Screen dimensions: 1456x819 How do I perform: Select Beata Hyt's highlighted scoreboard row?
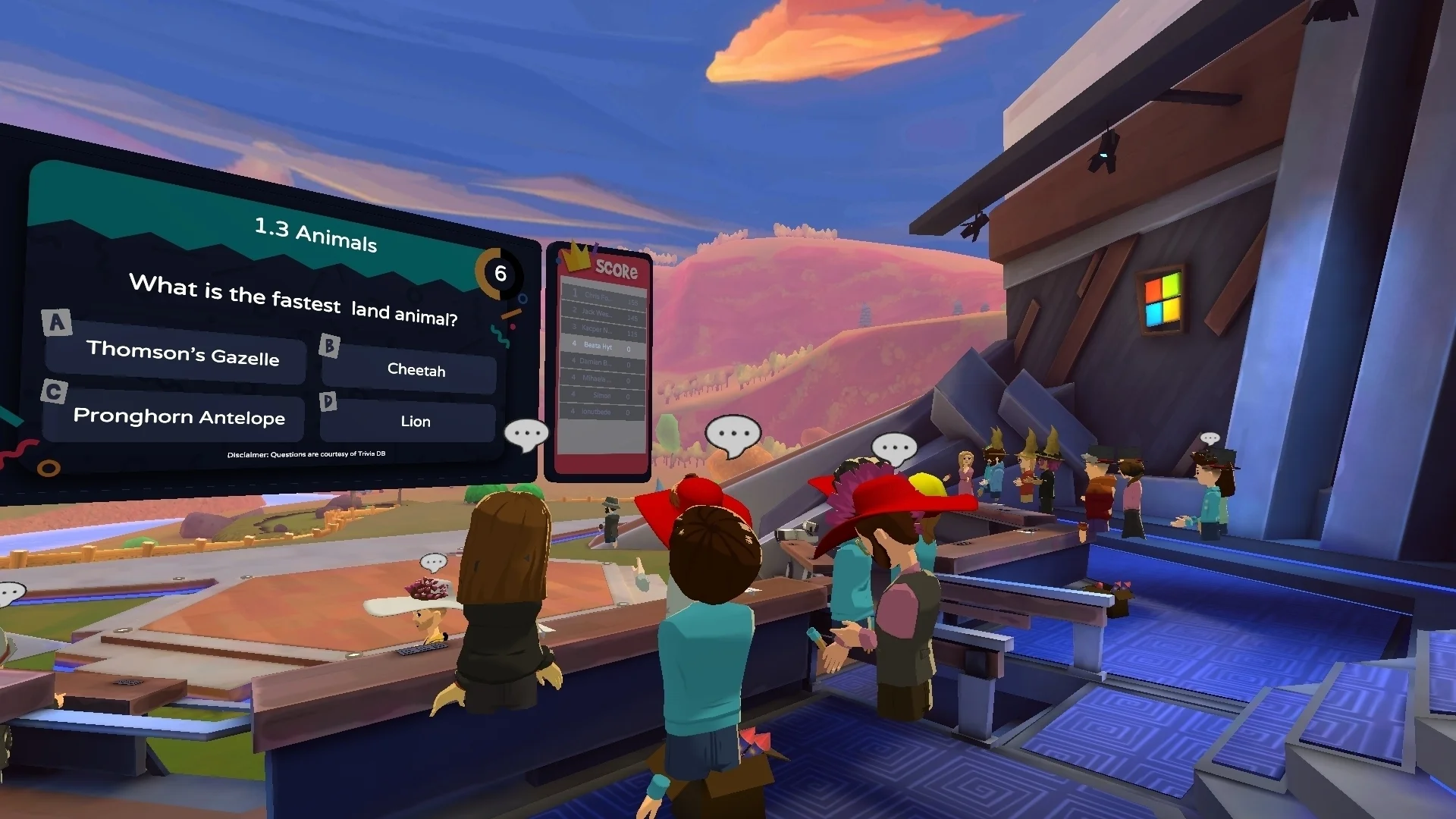pos(601,347)
